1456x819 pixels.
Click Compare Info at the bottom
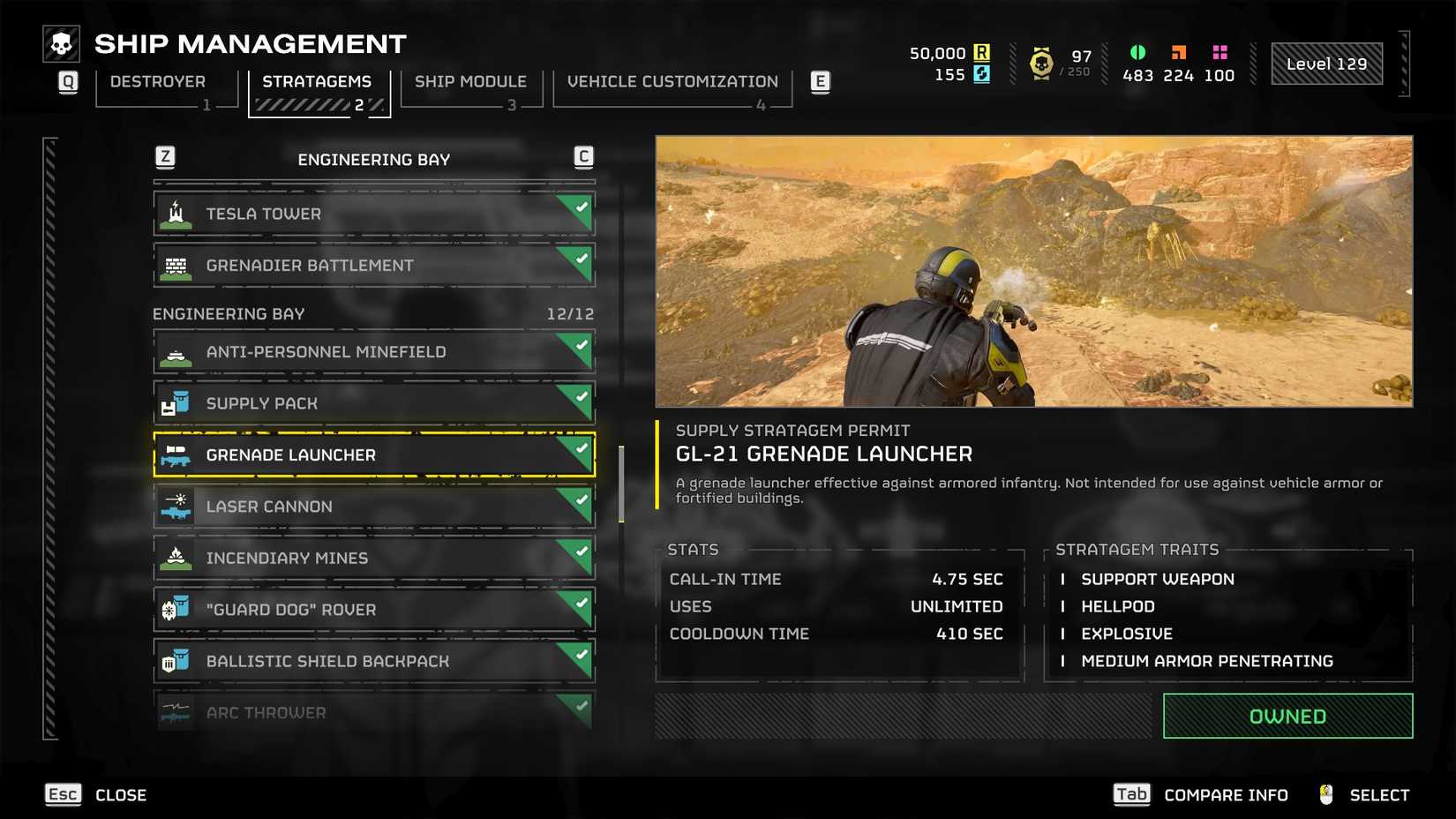1225,794
